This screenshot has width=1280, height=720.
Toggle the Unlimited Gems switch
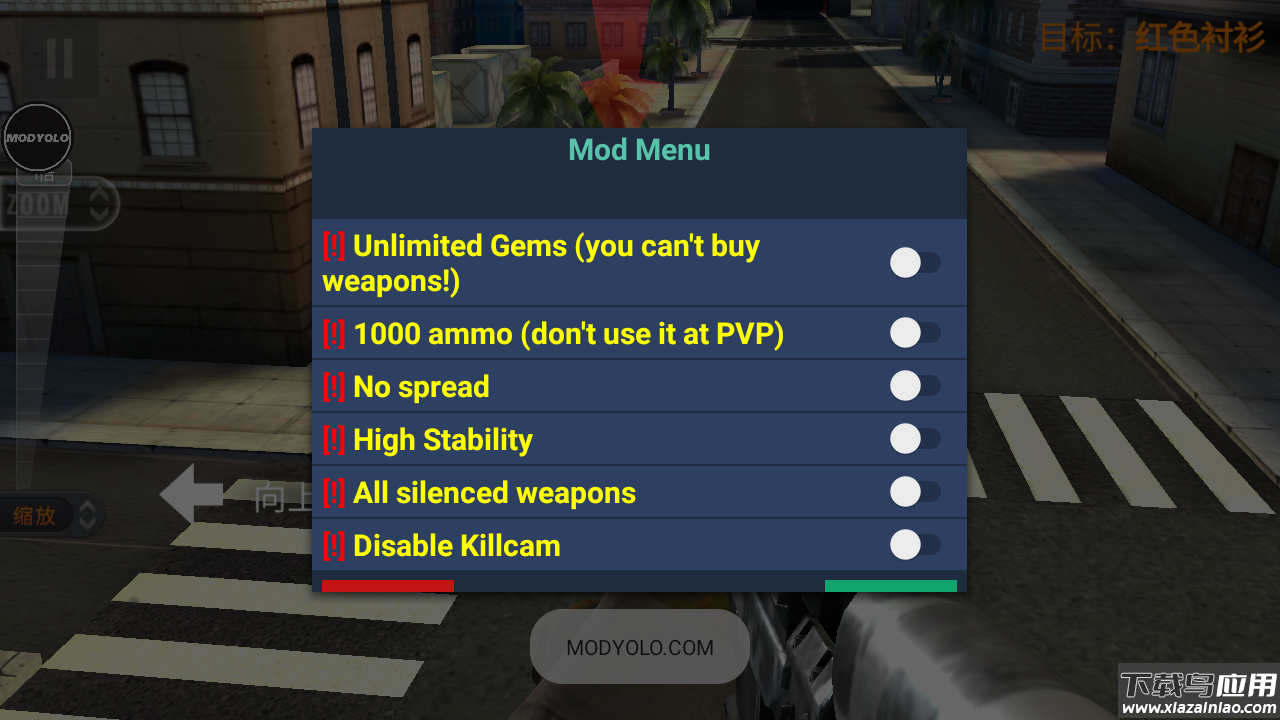[914, 263]
